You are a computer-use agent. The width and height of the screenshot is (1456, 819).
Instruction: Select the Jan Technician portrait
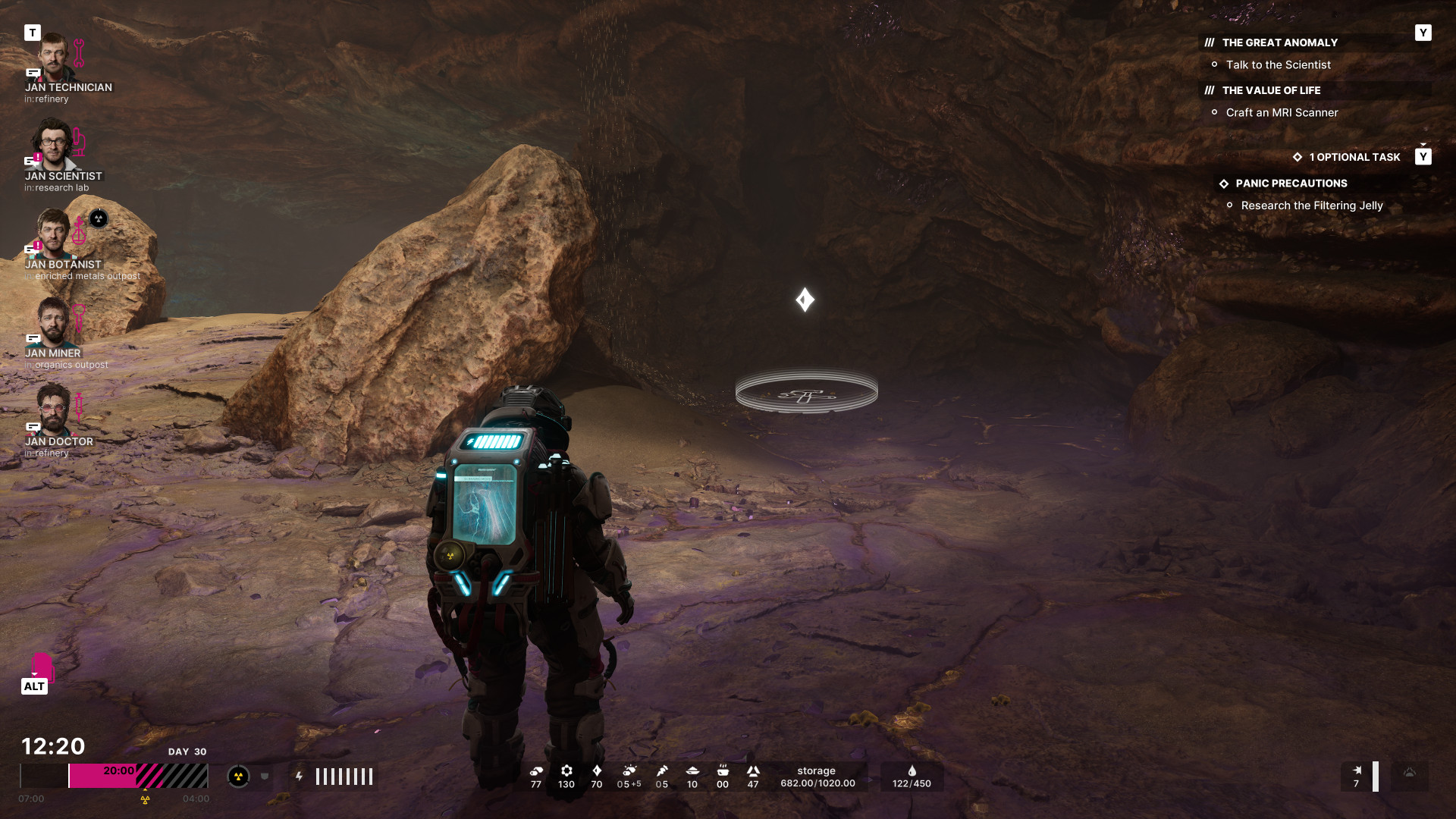[x=54, y=58]
